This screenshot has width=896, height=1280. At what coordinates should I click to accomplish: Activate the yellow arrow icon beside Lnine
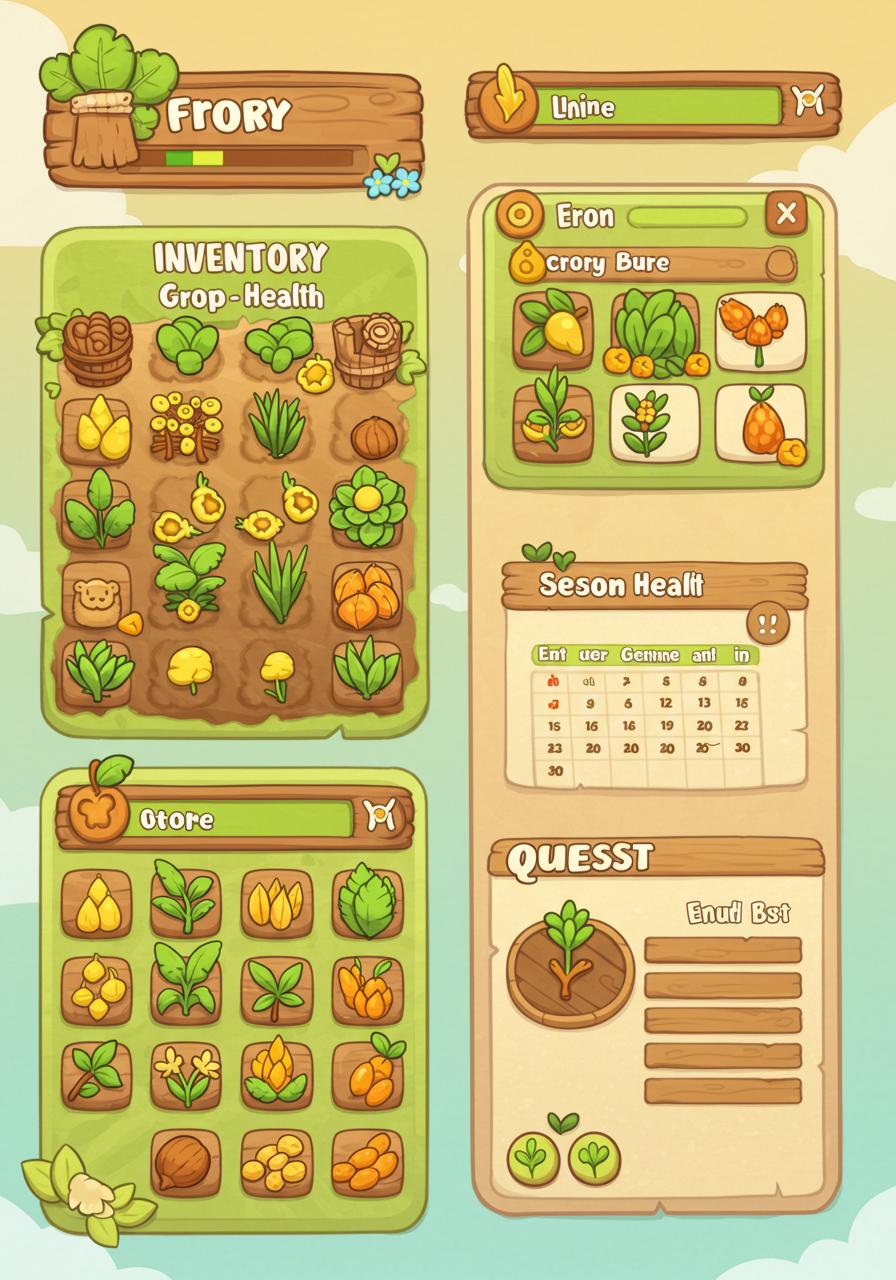(x=507, y=100)
